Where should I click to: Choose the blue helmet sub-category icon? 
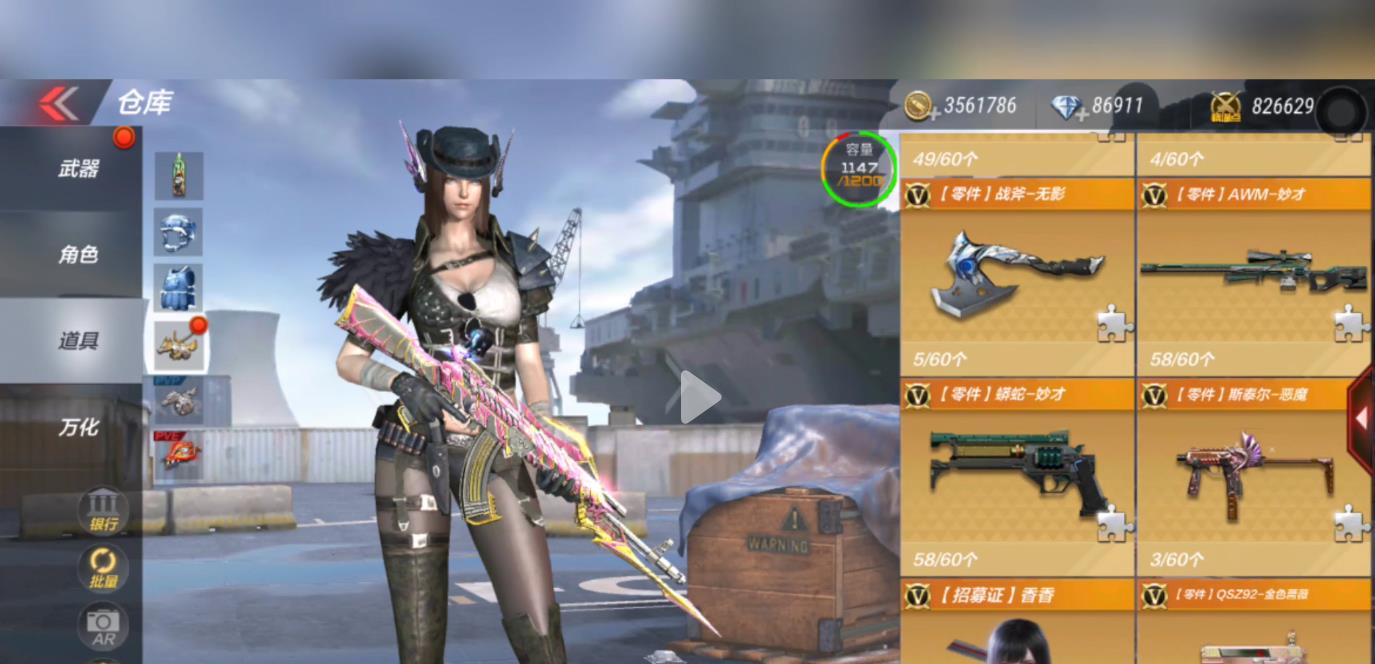point(179,232)
